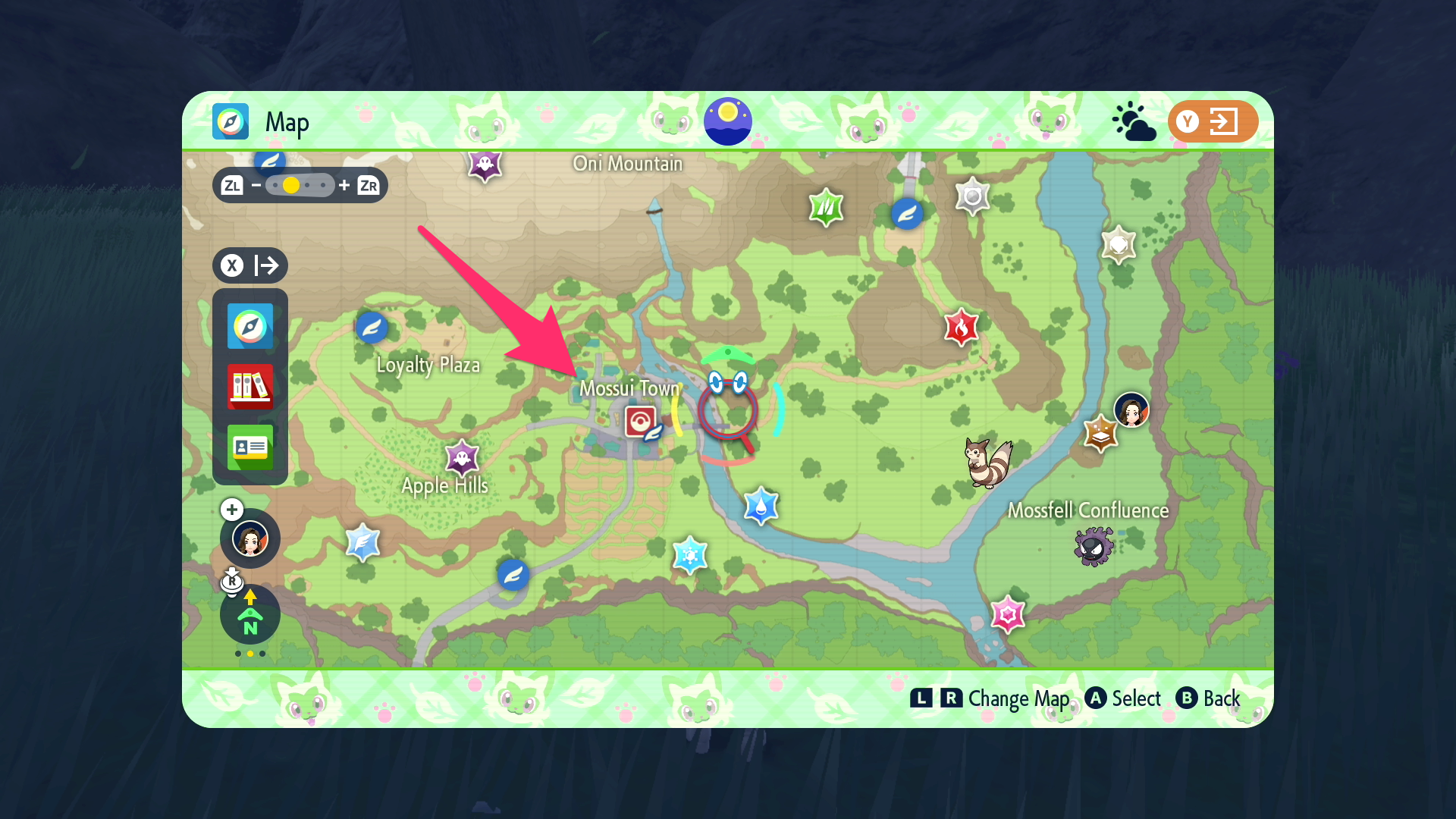
Task: Click the plus button above the player avatar
Action: tap(231, 510)
